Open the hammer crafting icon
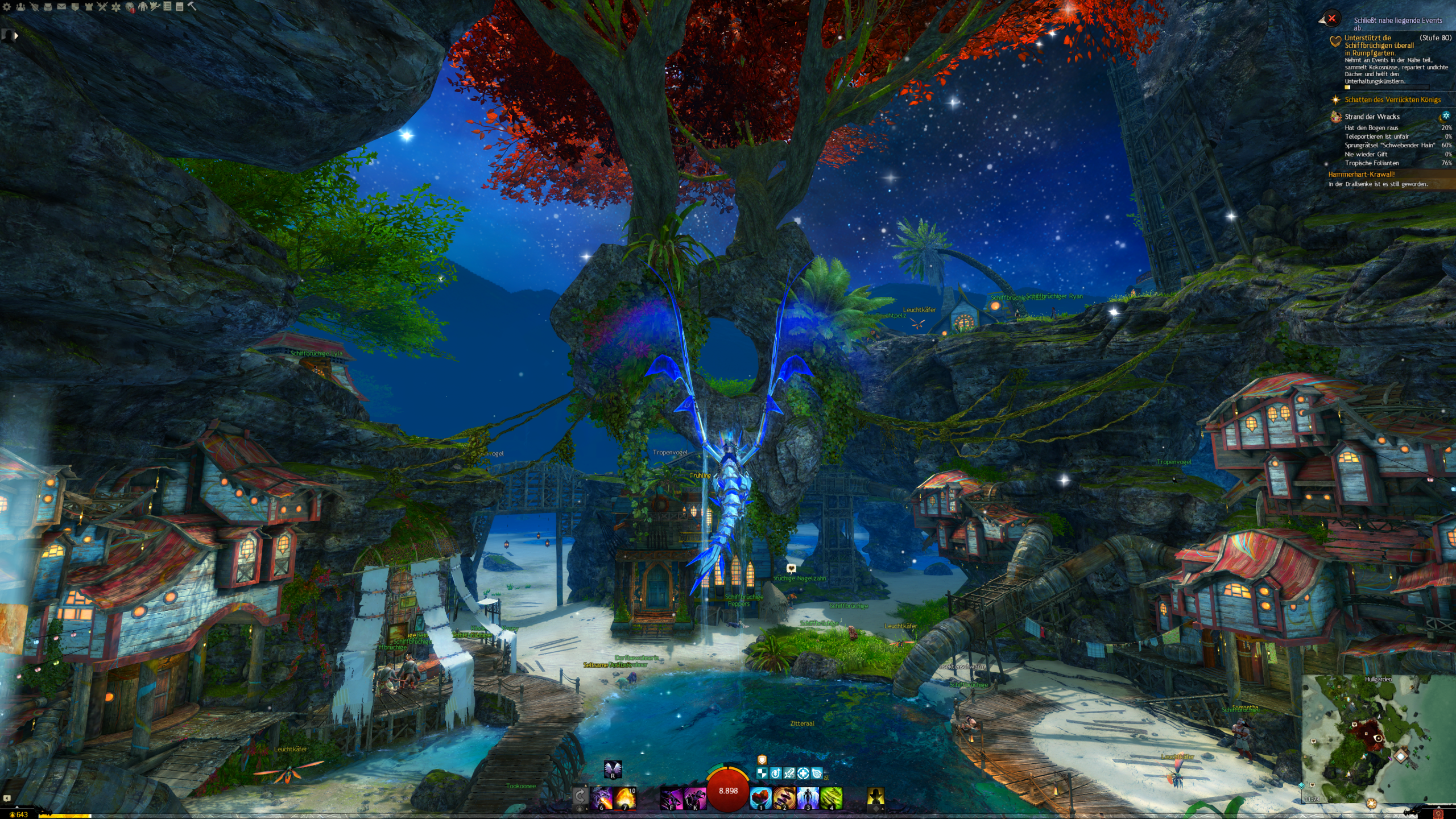Screen dimensions: 1456x819 coord(192,6)
